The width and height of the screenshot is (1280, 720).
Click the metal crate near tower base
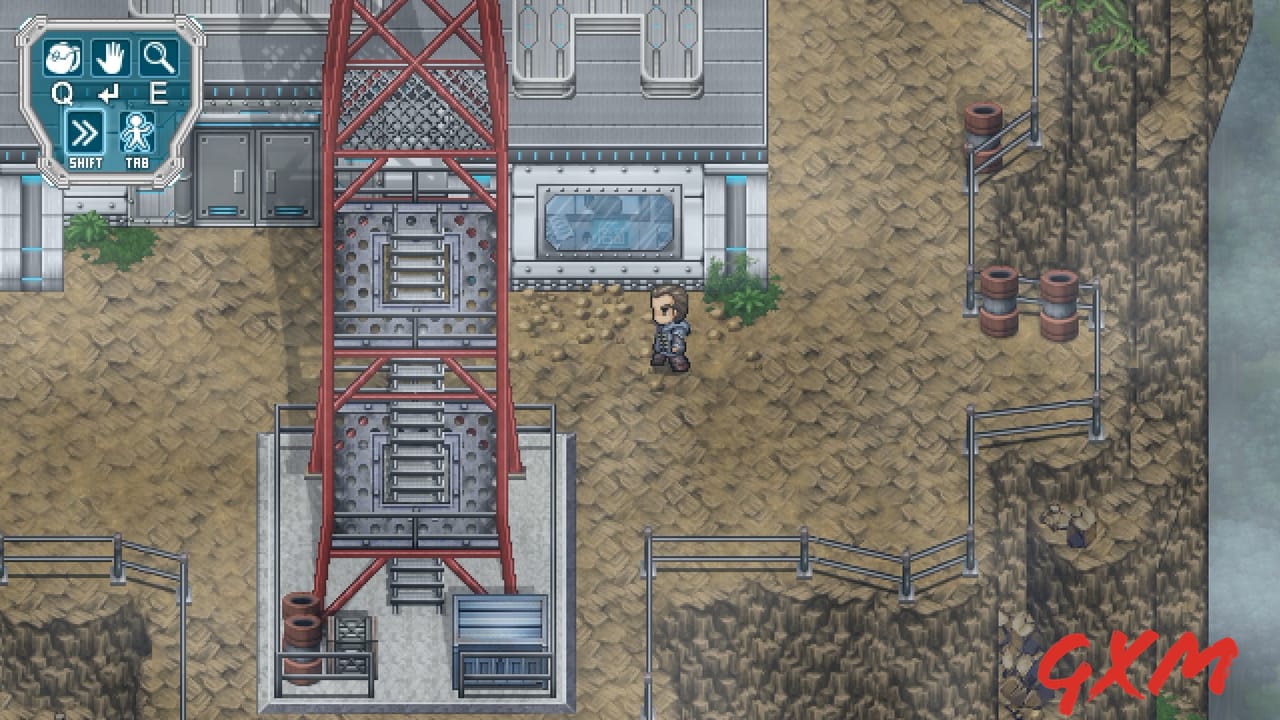click(500, 640)
